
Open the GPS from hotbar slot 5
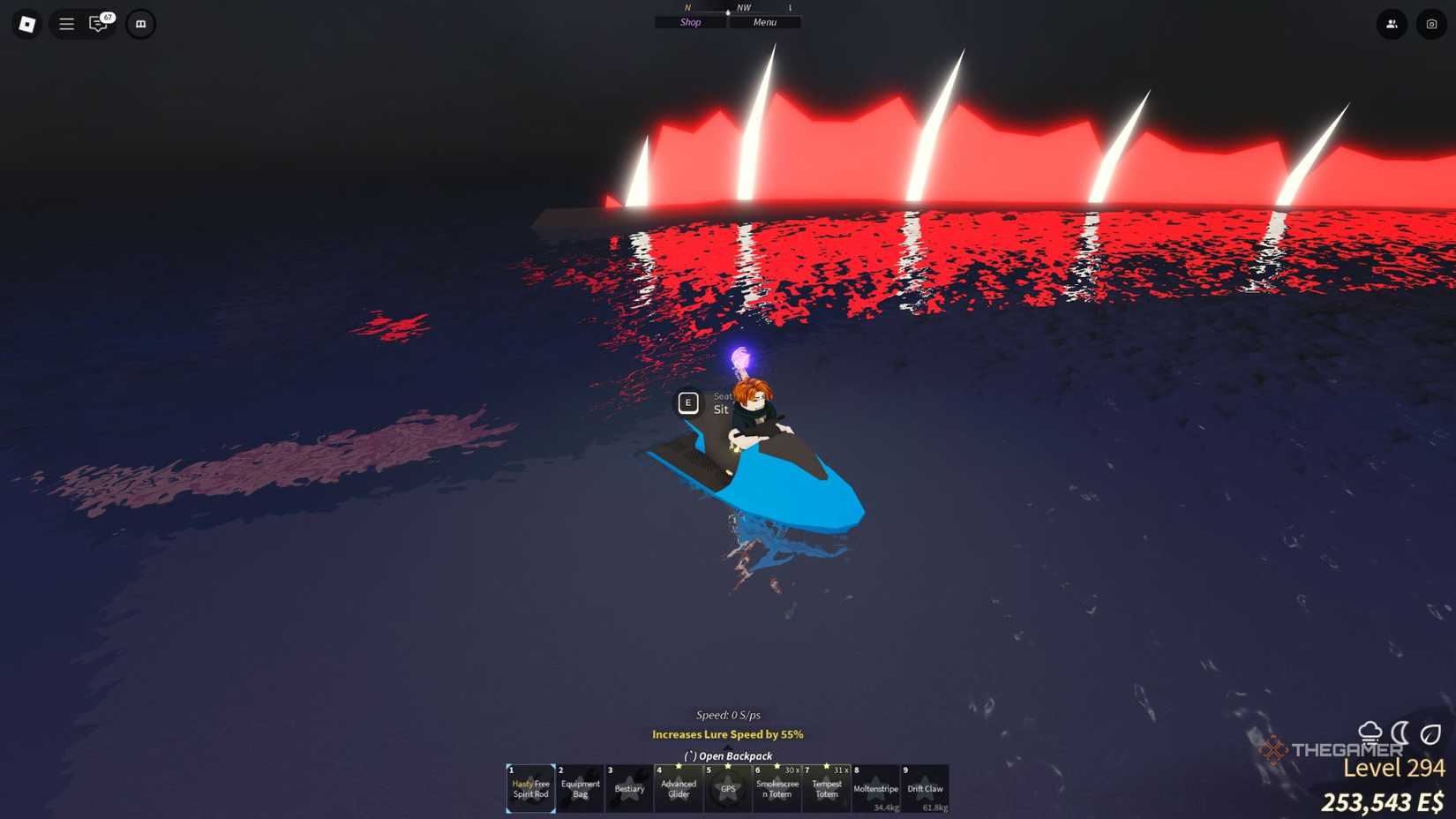click(728, 788)
